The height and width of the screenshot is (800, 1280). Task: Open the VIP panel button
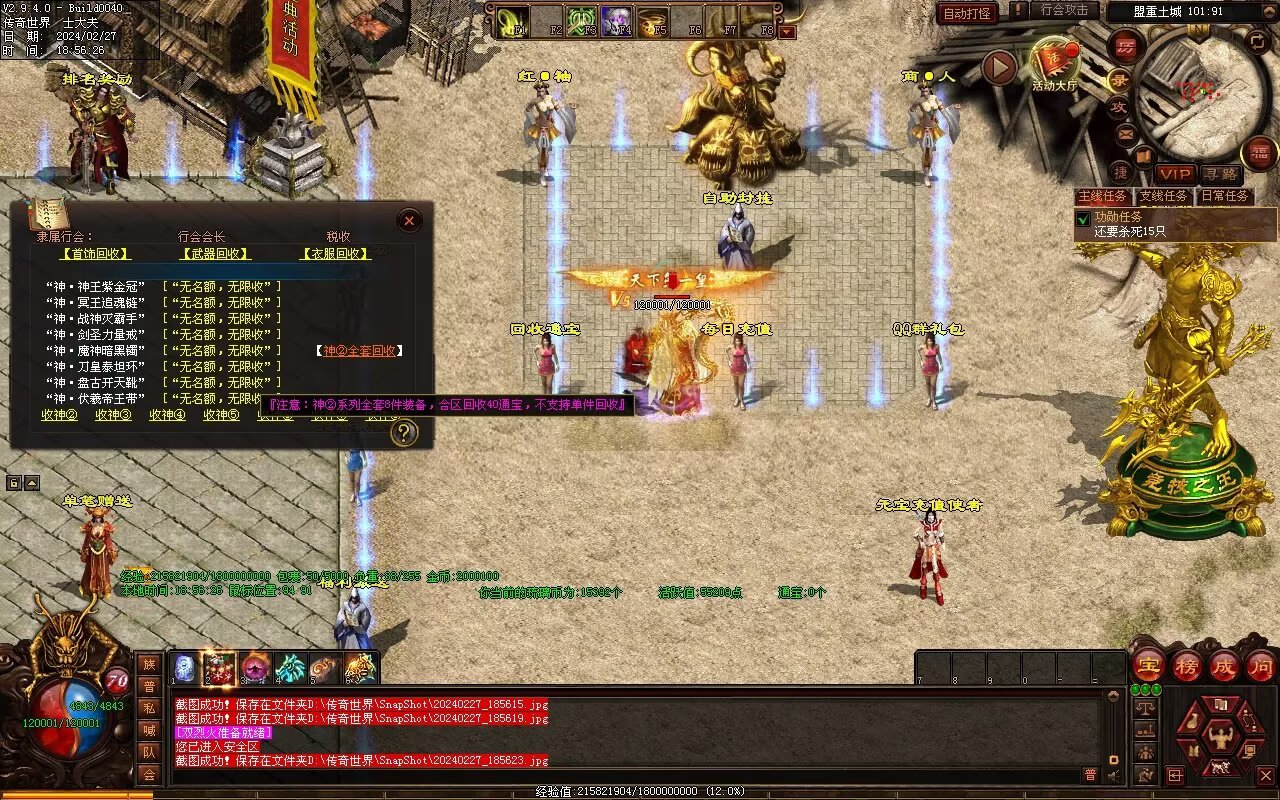[x=1176, y=174]
